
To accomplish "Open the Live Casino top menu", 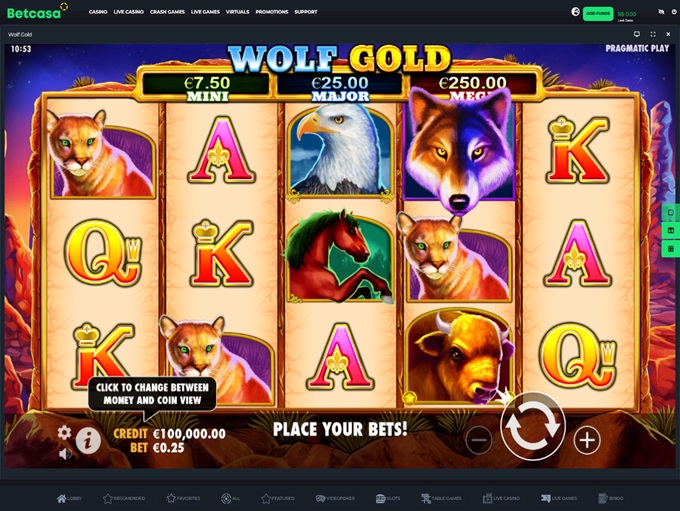I will tap(126, 12).
